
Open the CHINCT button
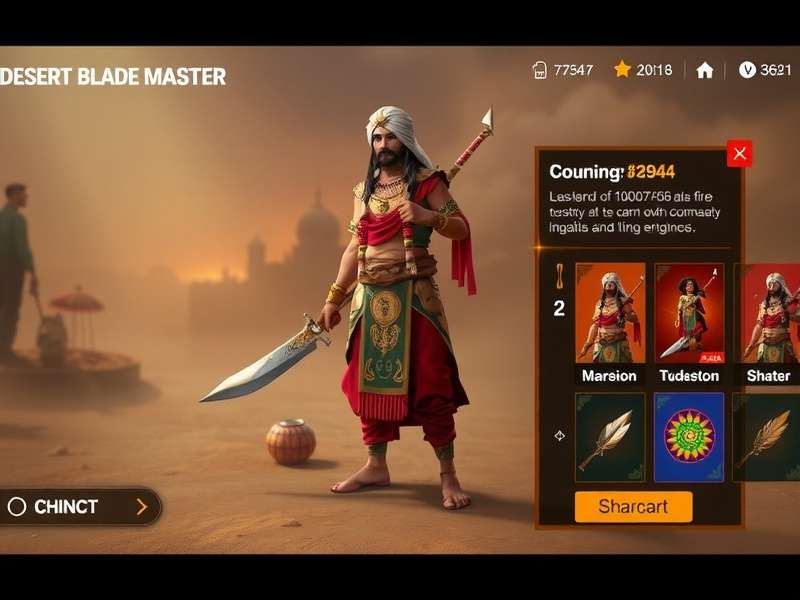point(80,507)
